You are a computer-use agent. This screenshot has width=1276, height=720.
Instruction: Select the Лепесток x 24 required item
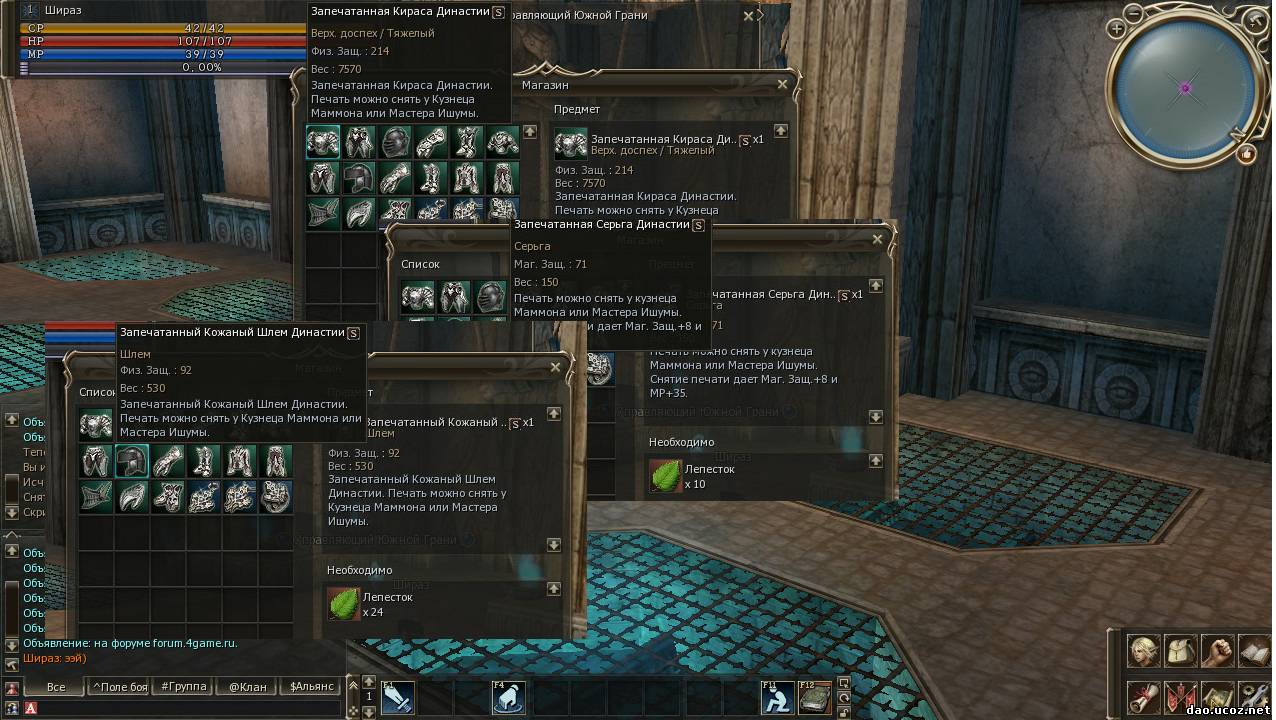tap(344, 604)
